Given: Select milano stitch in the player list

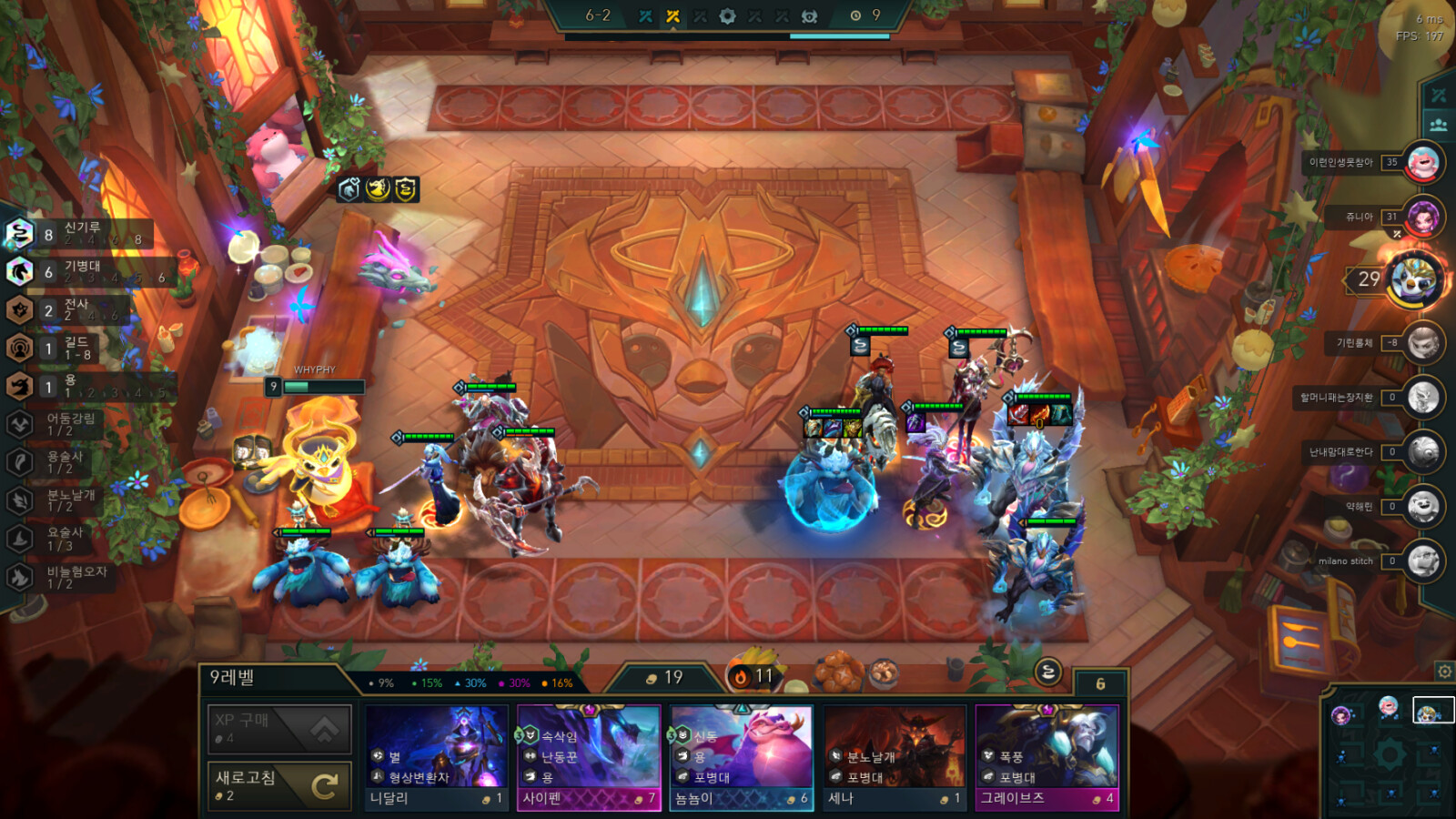Looking at the screenshot, I should (x=1422, y=561).
